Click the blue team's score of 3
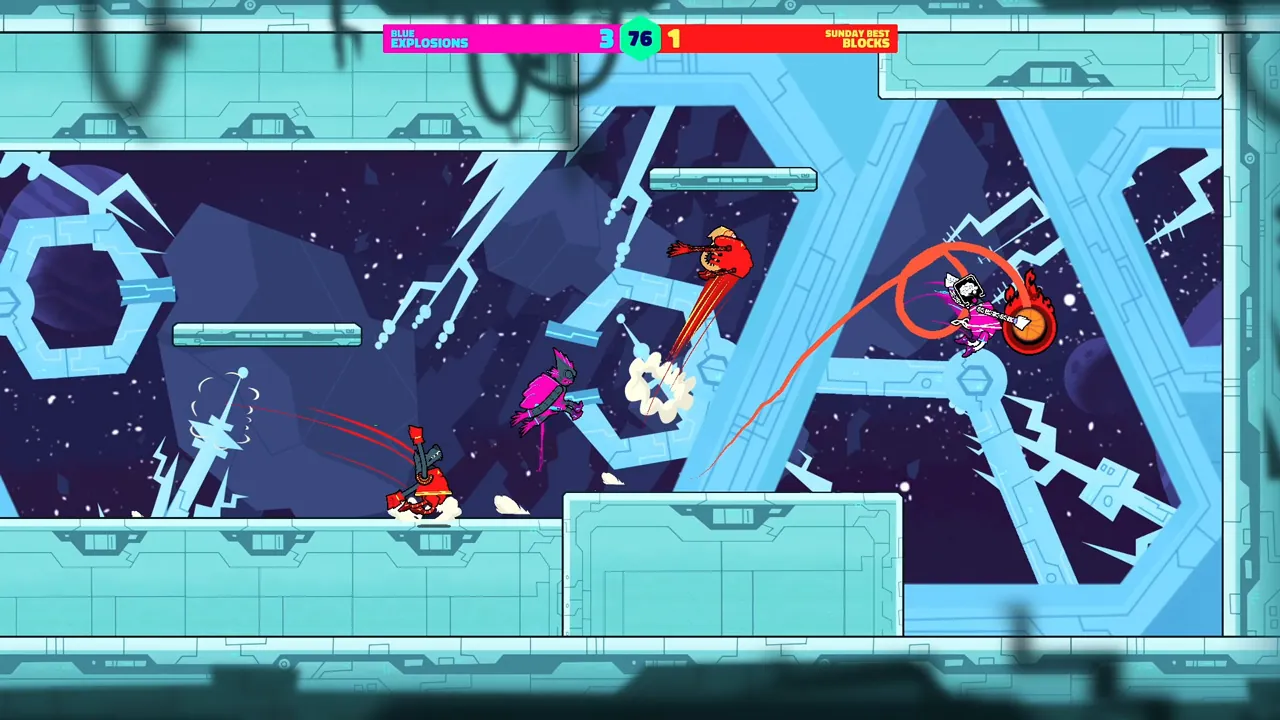This screenshot has width=1280, height=720. [605, 39]
